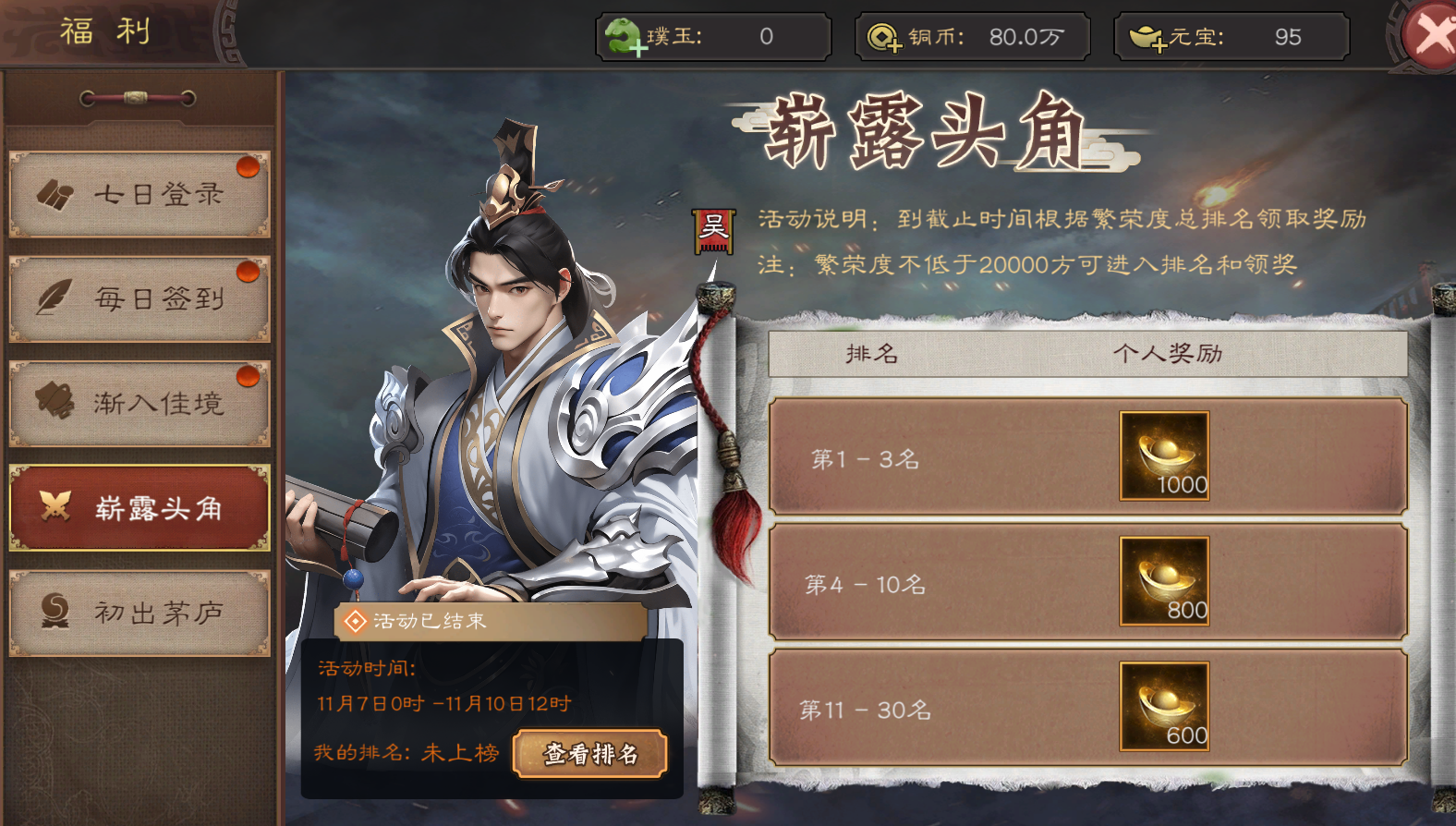The width and height of the screenshot is (1456, 826).
Task: Click the 600 ingot reward for ranks 11-30
Action: (1163, 707)
